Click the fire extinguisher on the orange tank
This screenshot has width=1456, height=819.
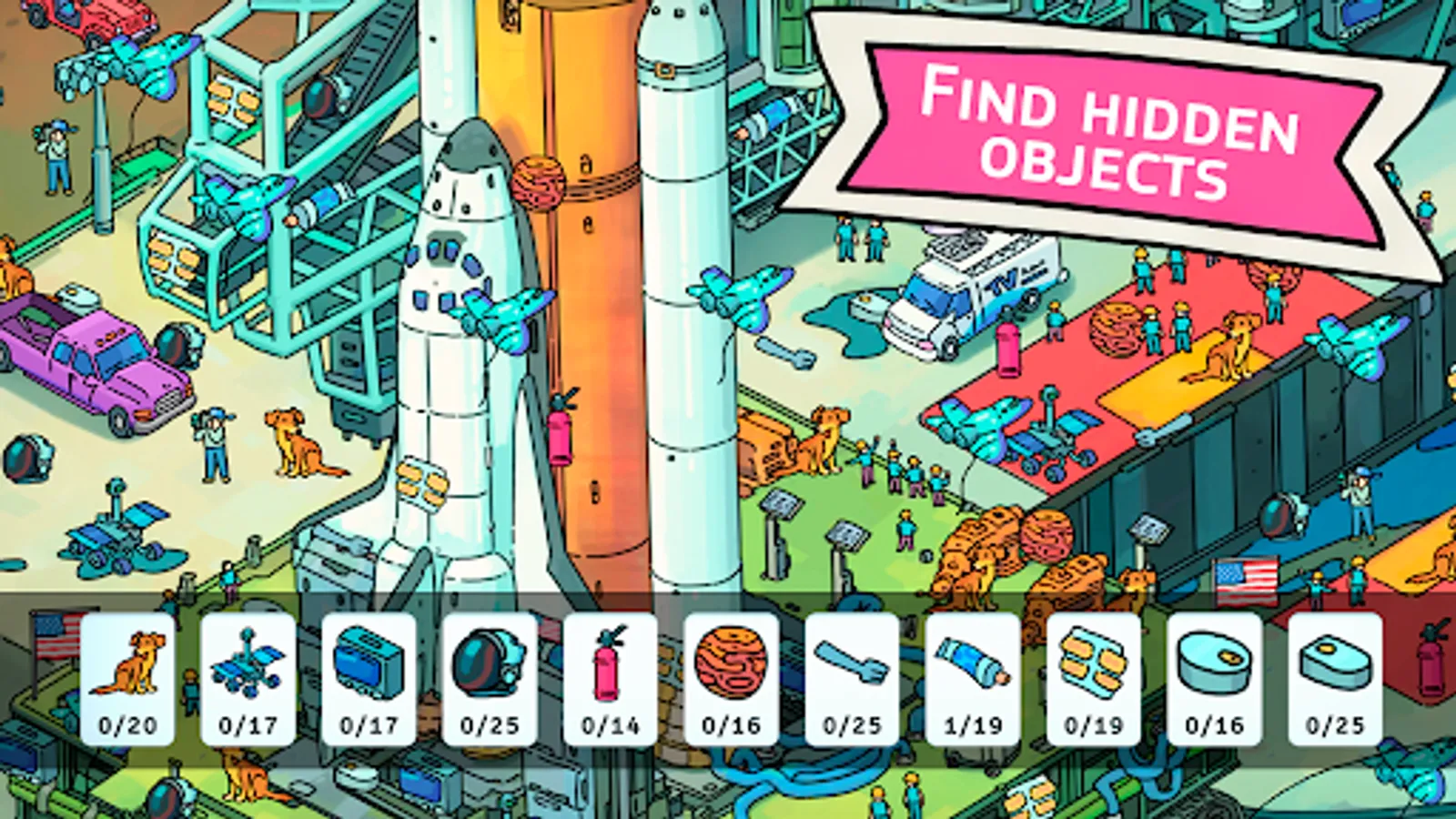tap(559, 437)
